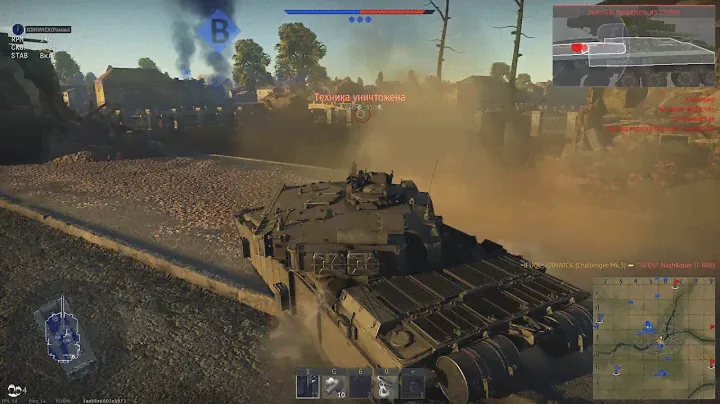Choose the first ammunition slot in the action bar
Image resolution: width=720 pixels, height=404 pixels.
[x=307, y=385]
